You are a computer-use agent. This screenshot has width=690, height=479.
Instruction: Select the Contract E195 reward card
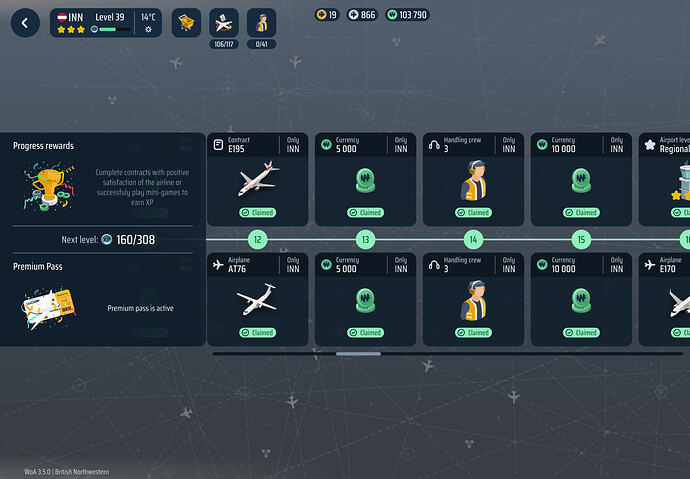click(x=257, y=179)
